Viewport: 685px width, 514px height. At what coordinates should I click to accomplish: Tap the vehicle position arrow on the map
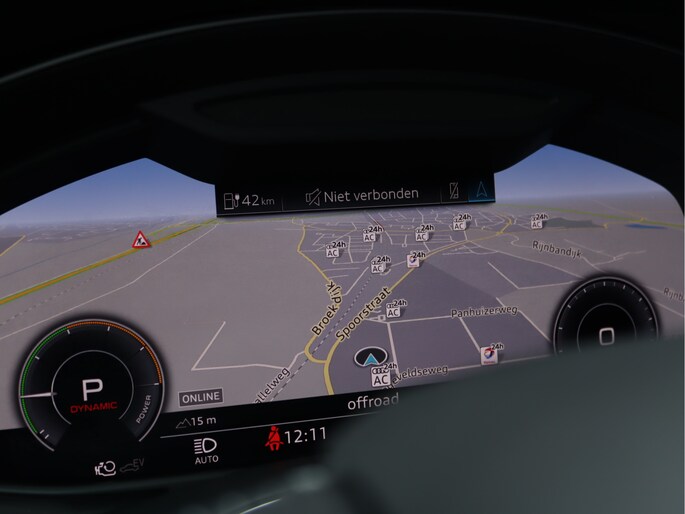[372, 358]
